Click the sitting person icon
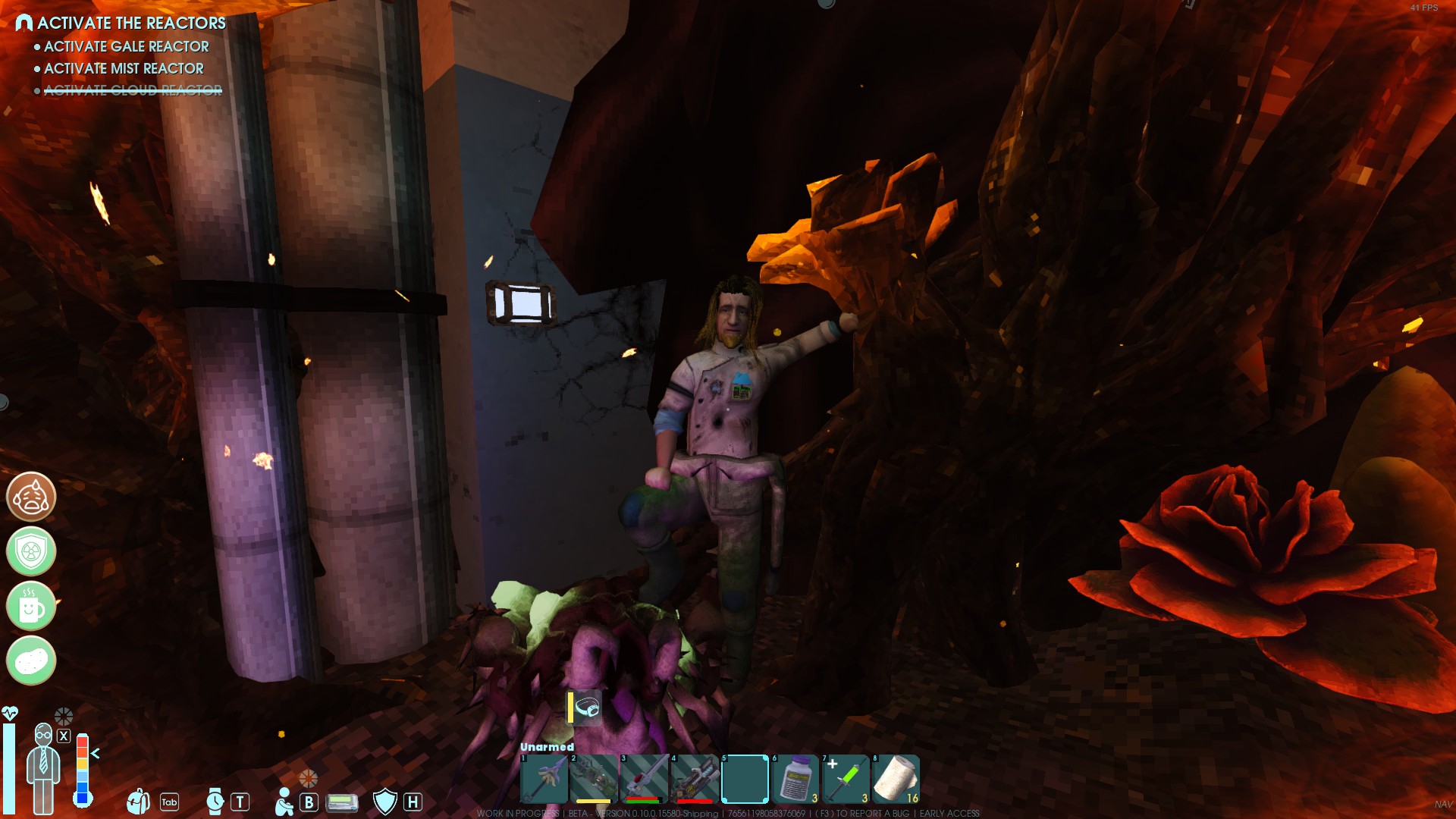The width and height of the screenshot is (1456, 819). tap(284, 802)
